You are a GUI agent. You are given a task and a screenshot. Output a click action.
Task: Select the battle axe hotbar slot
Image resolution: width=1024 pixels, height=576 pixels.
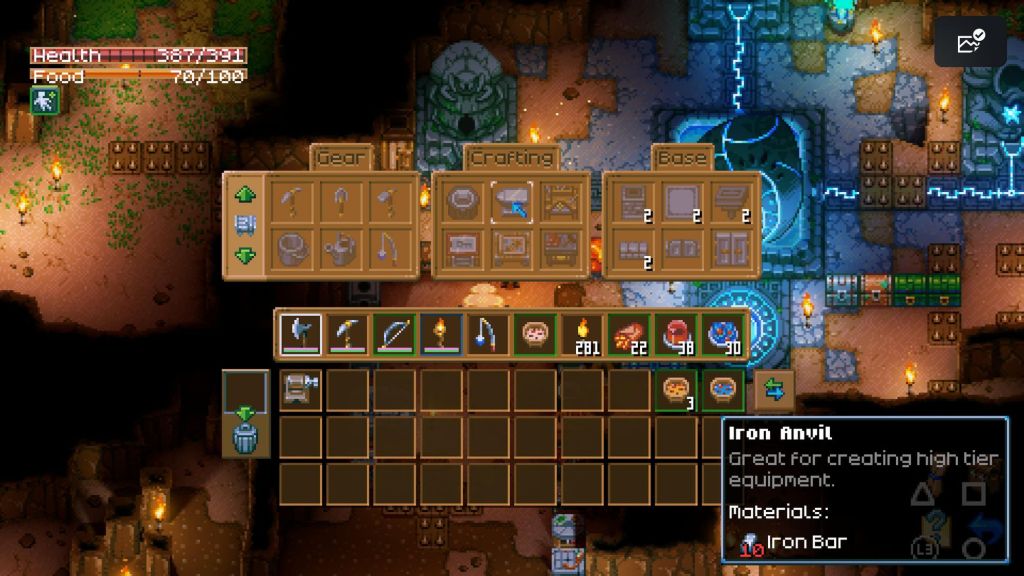pyautogui.click(x=300, y=334)
